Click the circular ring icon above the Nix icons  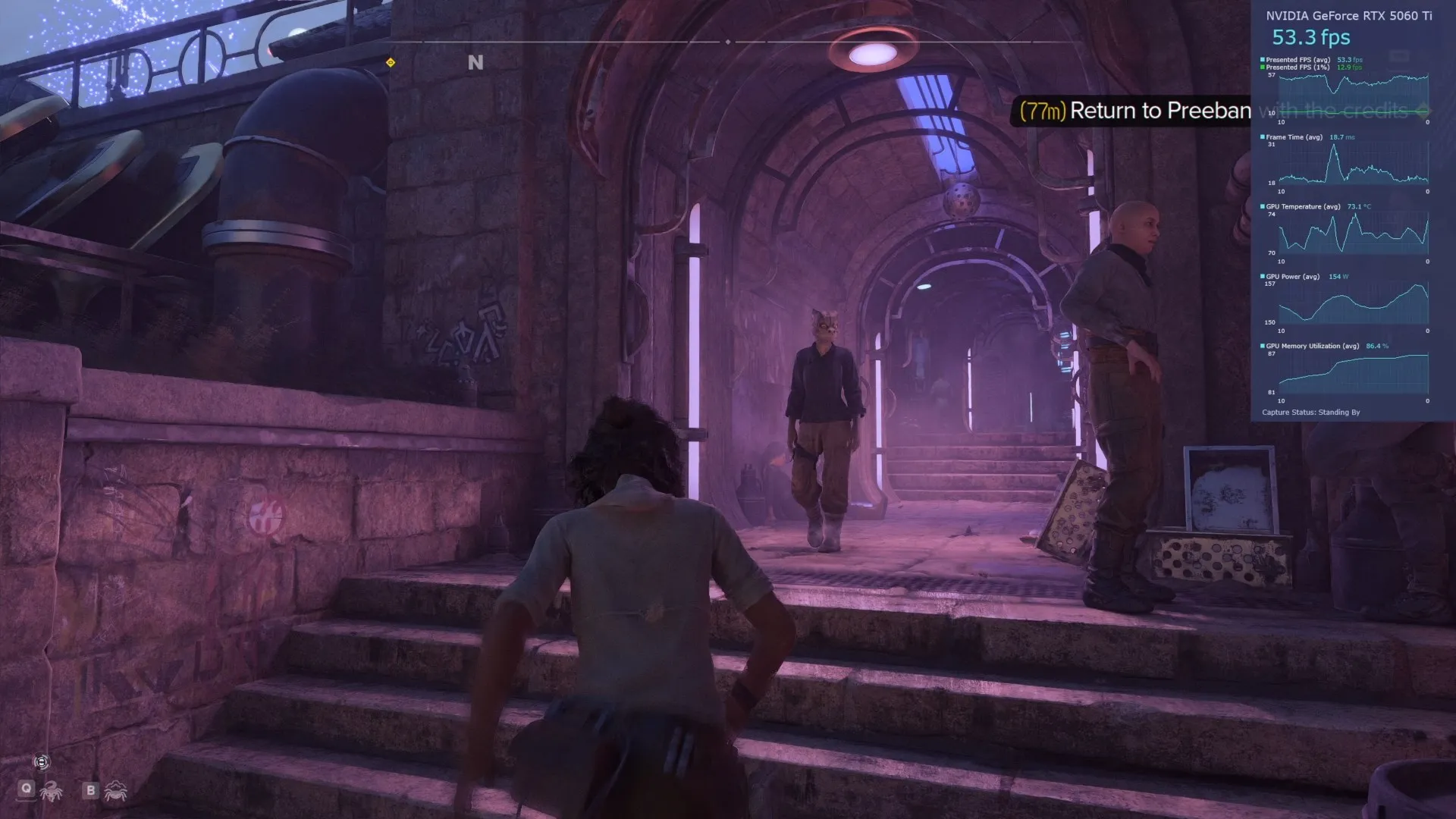tap(42, 762)
